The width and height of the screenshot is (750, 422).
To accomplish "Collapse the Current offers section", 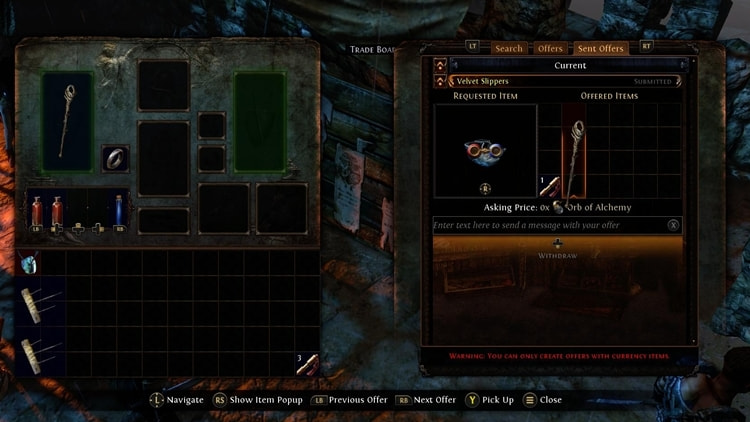I will [x=441, y=65].
